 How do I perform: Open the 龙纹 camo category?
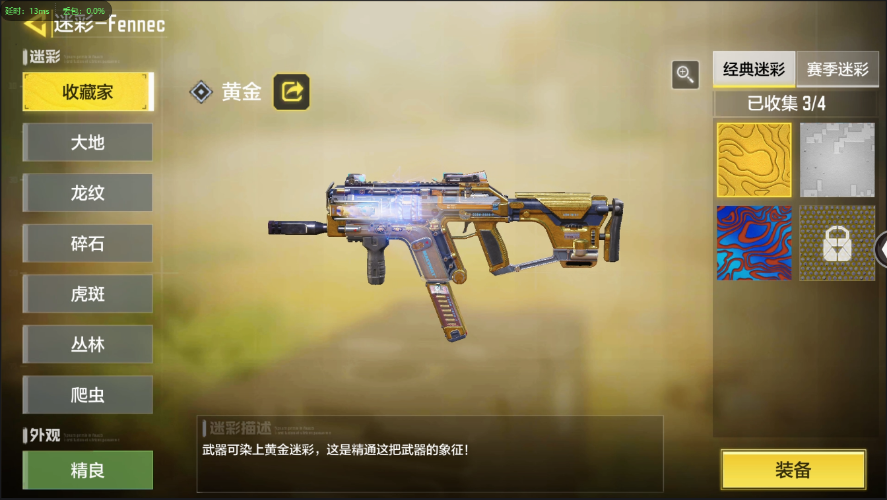point(88,193)
